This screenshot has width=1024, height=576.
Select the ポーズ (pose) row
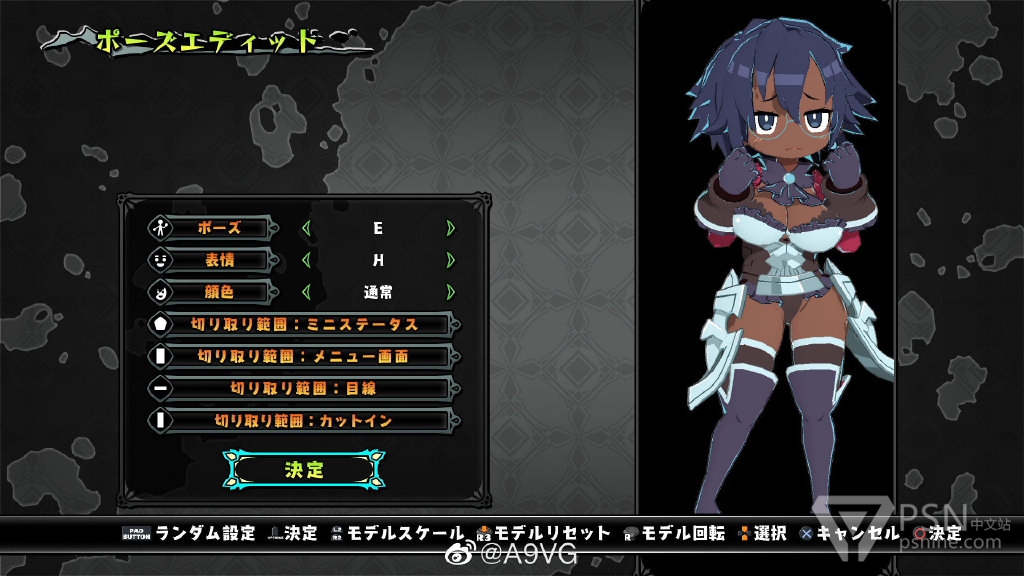pos(219,228)
